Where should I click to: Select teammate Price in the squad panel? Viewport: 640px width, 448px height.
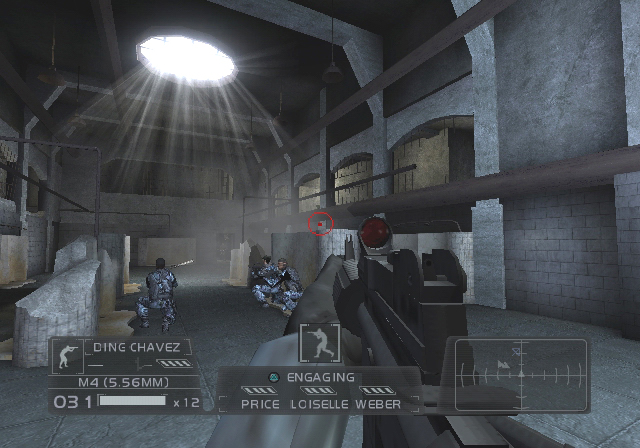(x=260, y=404)
